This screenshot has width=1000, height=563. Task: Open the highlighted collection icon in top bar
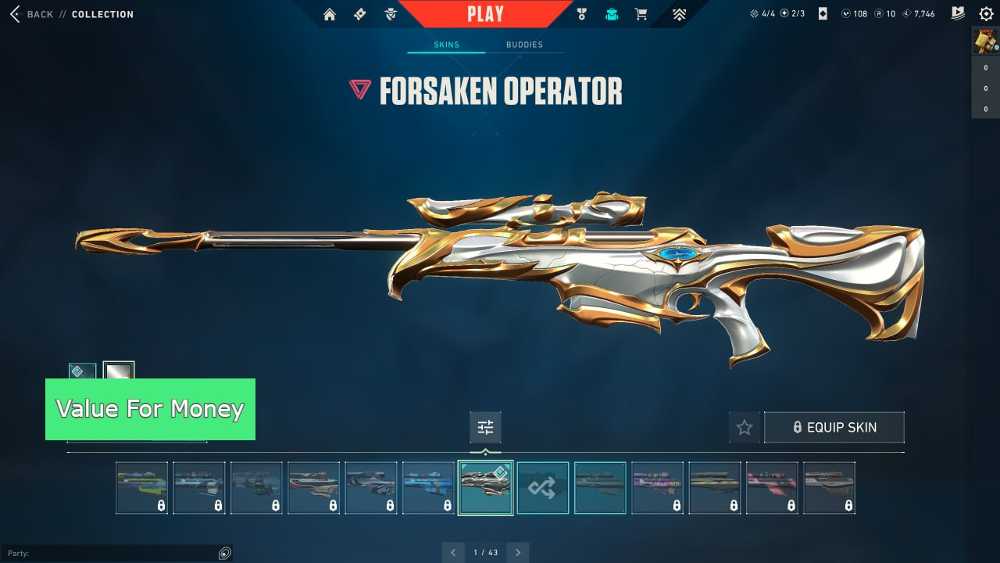612,15
